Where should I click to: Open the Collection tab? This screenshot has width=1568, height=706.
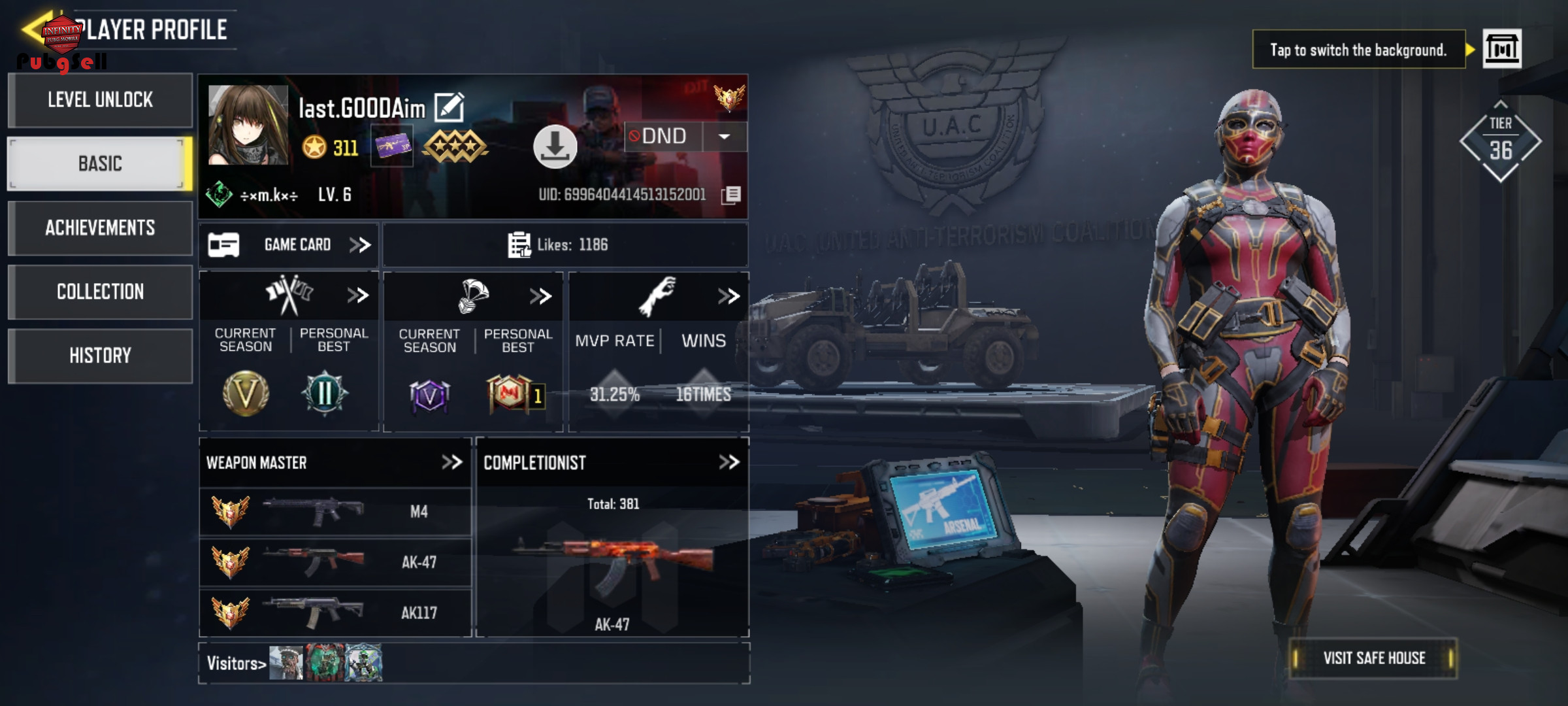pos(100,292)
